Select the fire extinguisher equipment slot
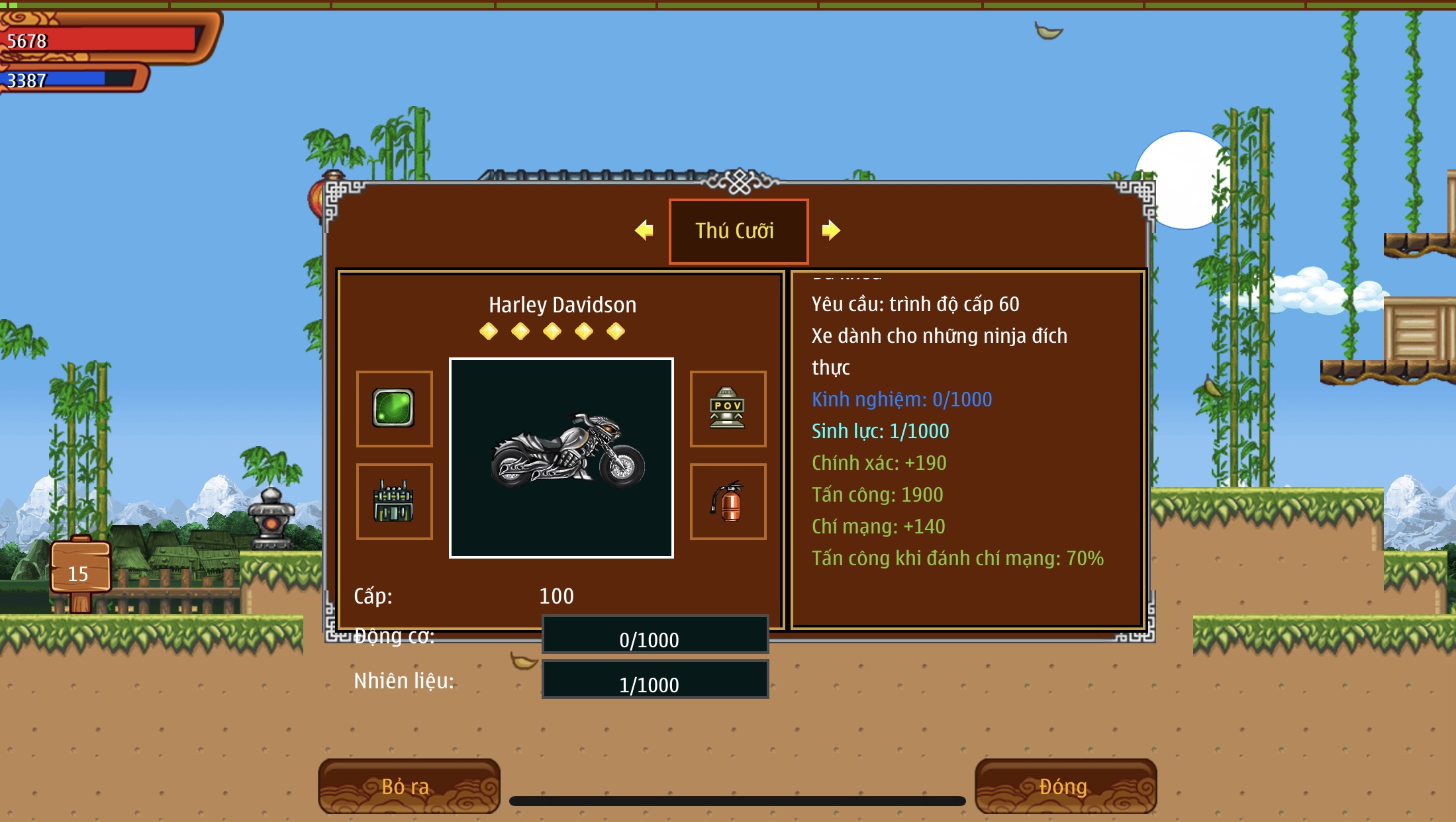Screen dimensions: 1456x822 [x=728, y=502]
